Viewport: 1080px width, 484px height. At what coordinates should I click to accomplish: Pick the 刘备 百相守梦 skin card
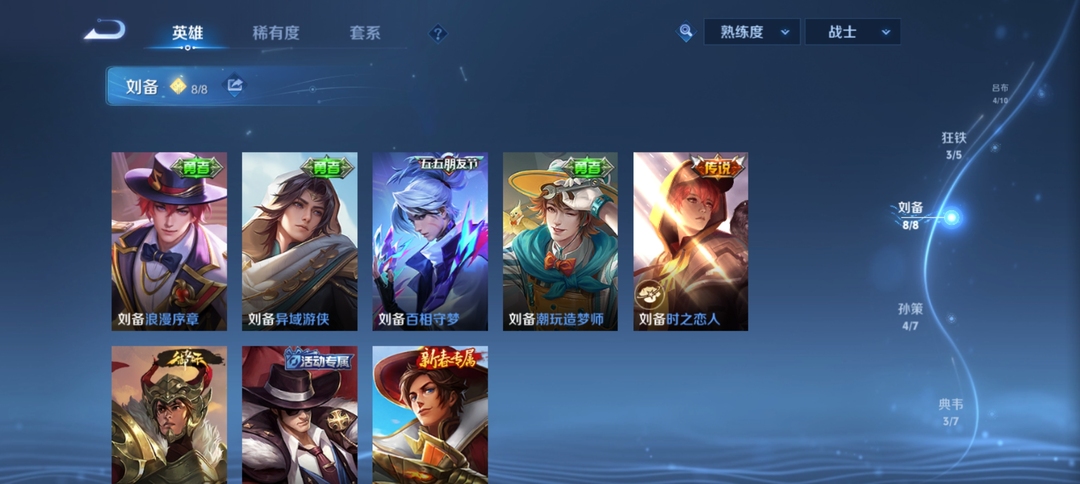tap(430, 241)
